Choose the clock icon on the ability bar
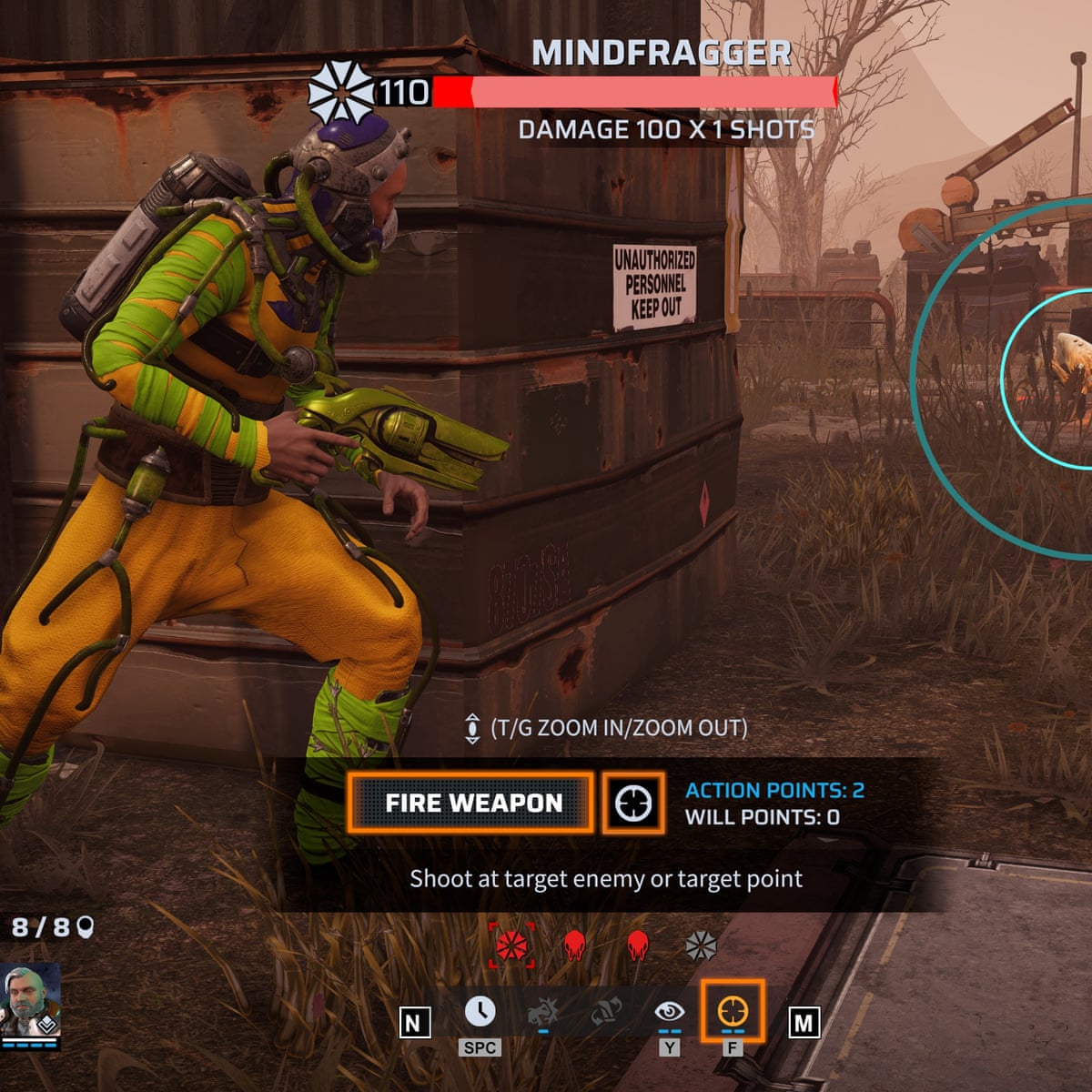 [480, 1011]
